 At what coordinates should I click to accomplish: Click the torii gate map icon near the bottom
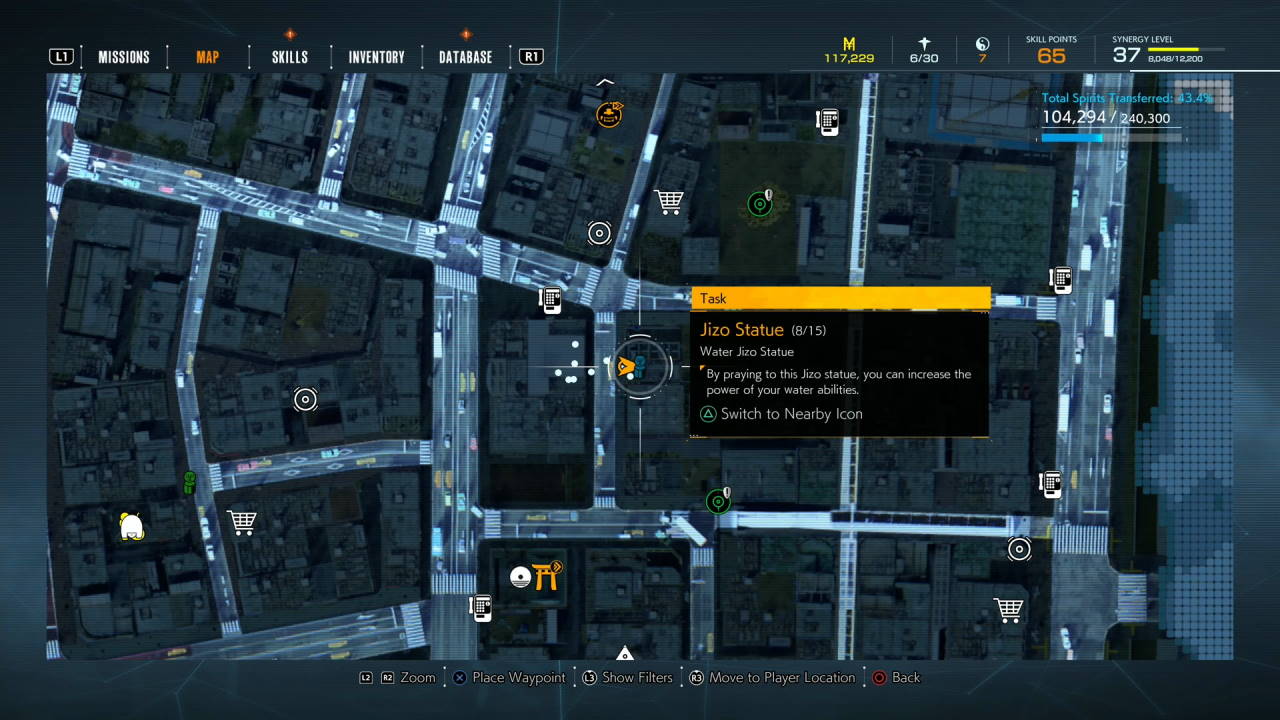545,575
